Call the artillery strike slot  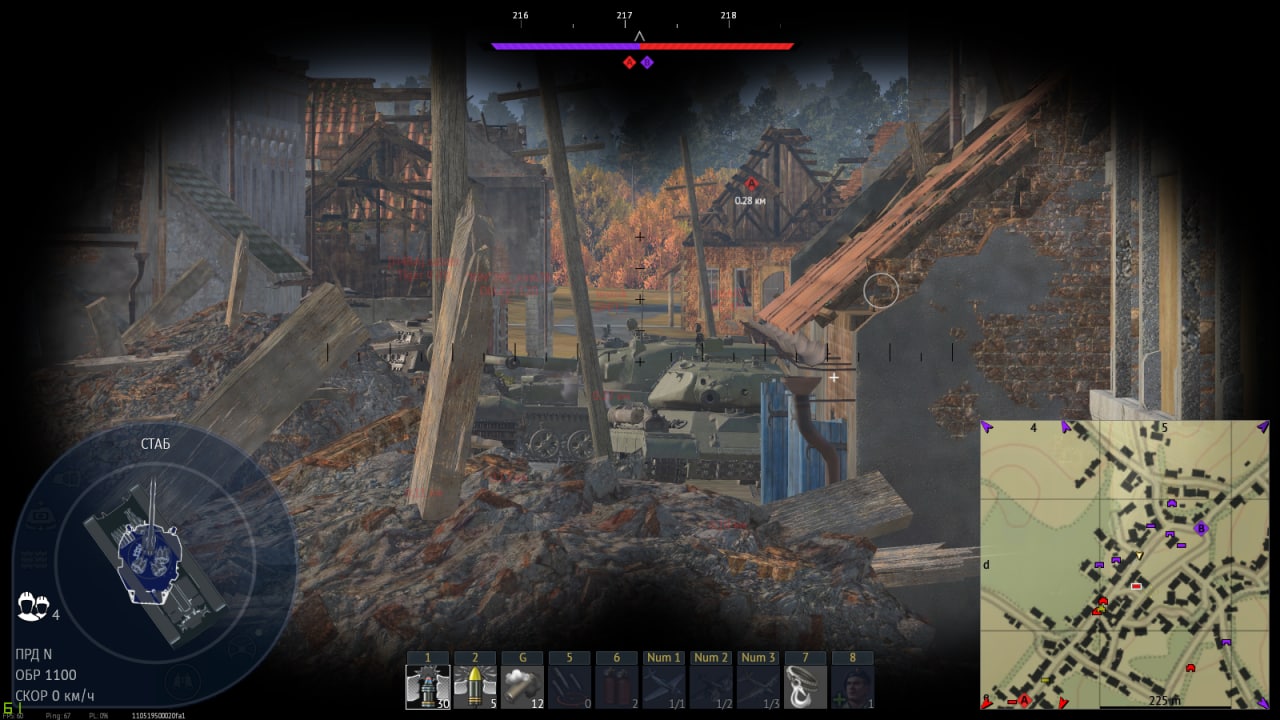click(569, 687)
